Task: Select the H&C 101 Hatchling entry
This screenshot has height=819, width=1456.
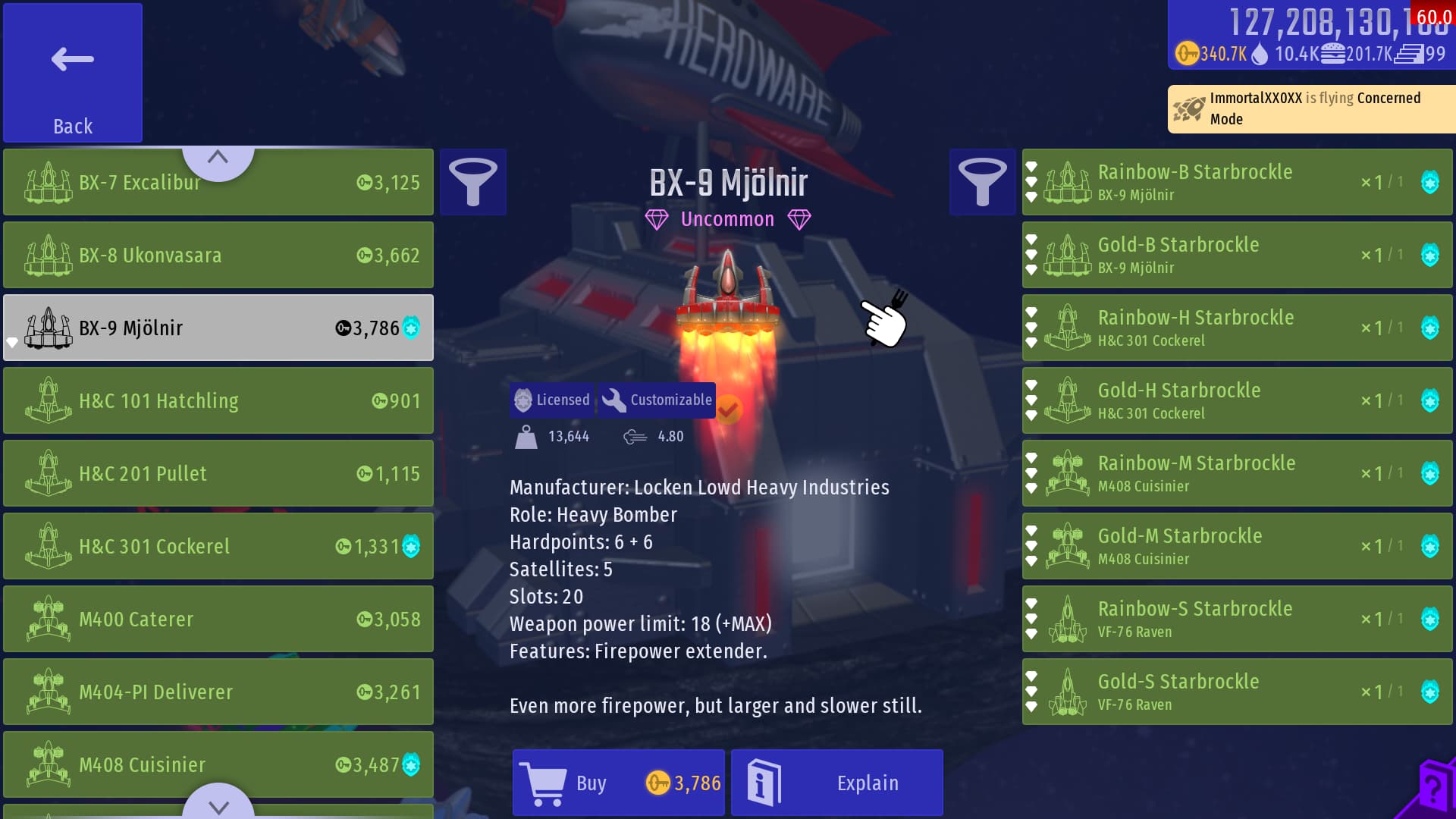Action: click(x=218, y=401)
